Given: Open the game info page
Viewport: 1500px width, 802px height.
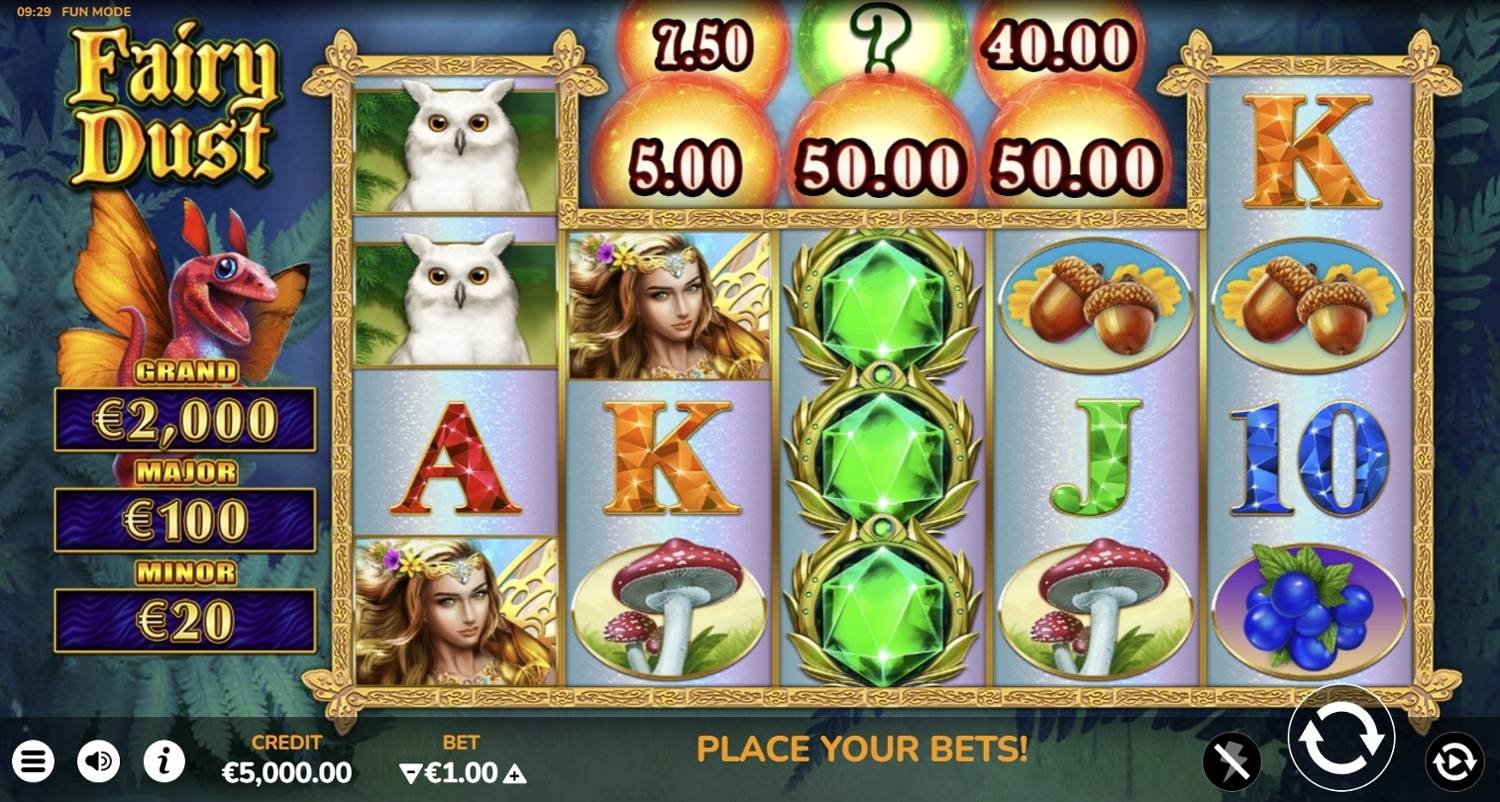Looking at the screenshot, I should (x=164, y=762).
